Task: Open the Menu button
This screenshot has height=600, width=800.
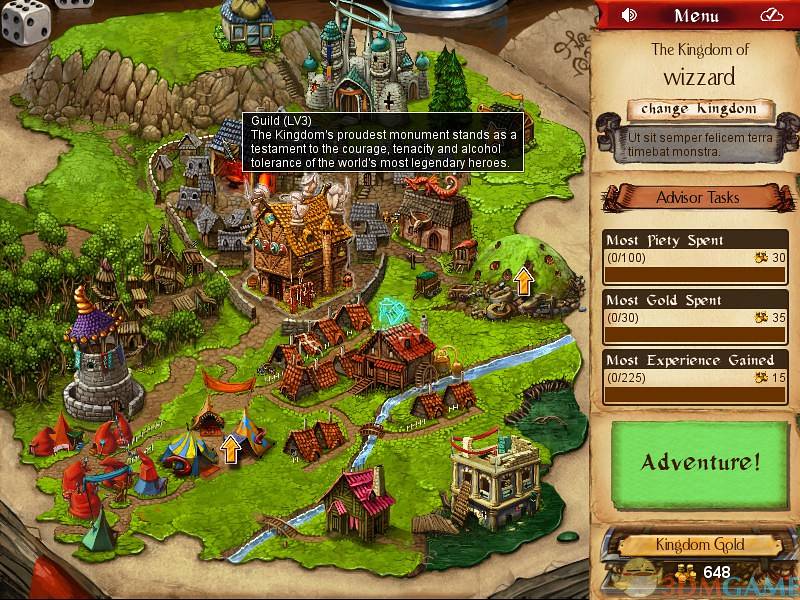Action: 696,15
